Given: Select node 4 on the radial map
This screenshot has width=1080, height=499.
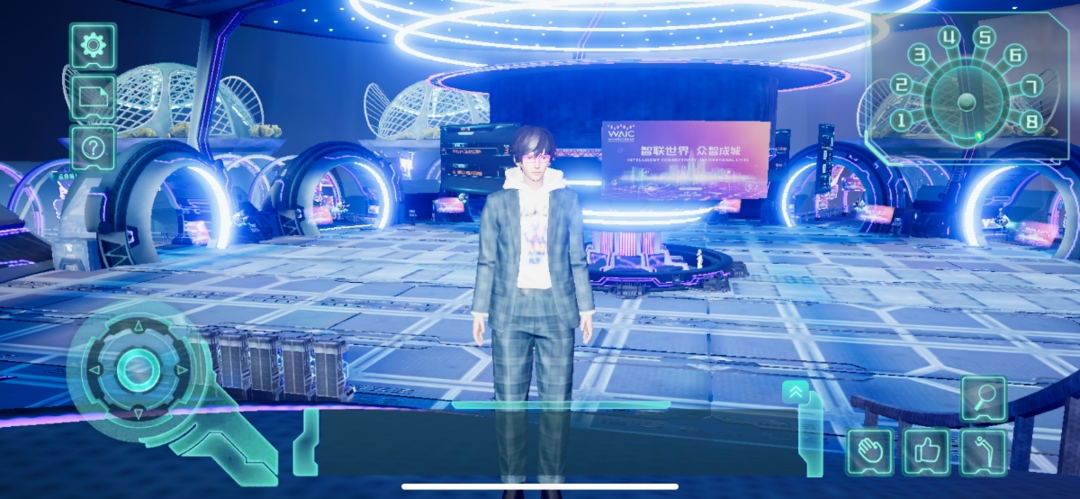Looking at the screenshot, I should [x=950, y=39].
